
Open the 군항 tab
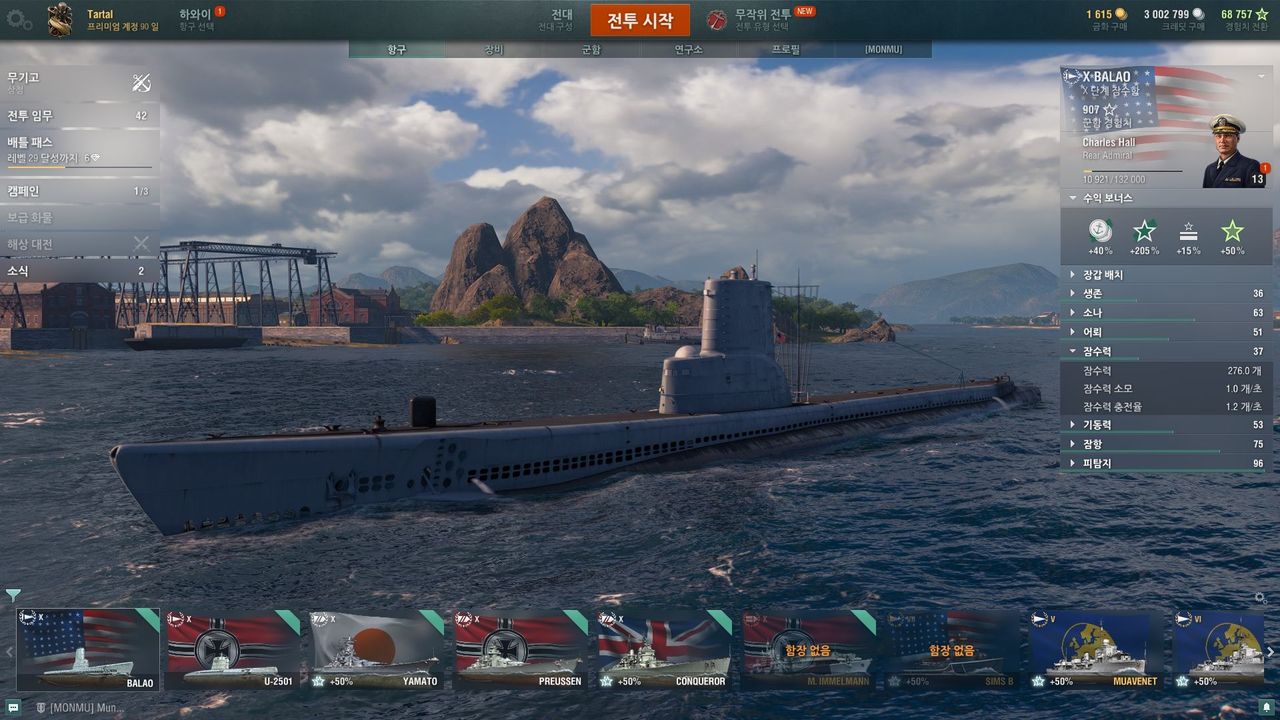click(591, 49)
